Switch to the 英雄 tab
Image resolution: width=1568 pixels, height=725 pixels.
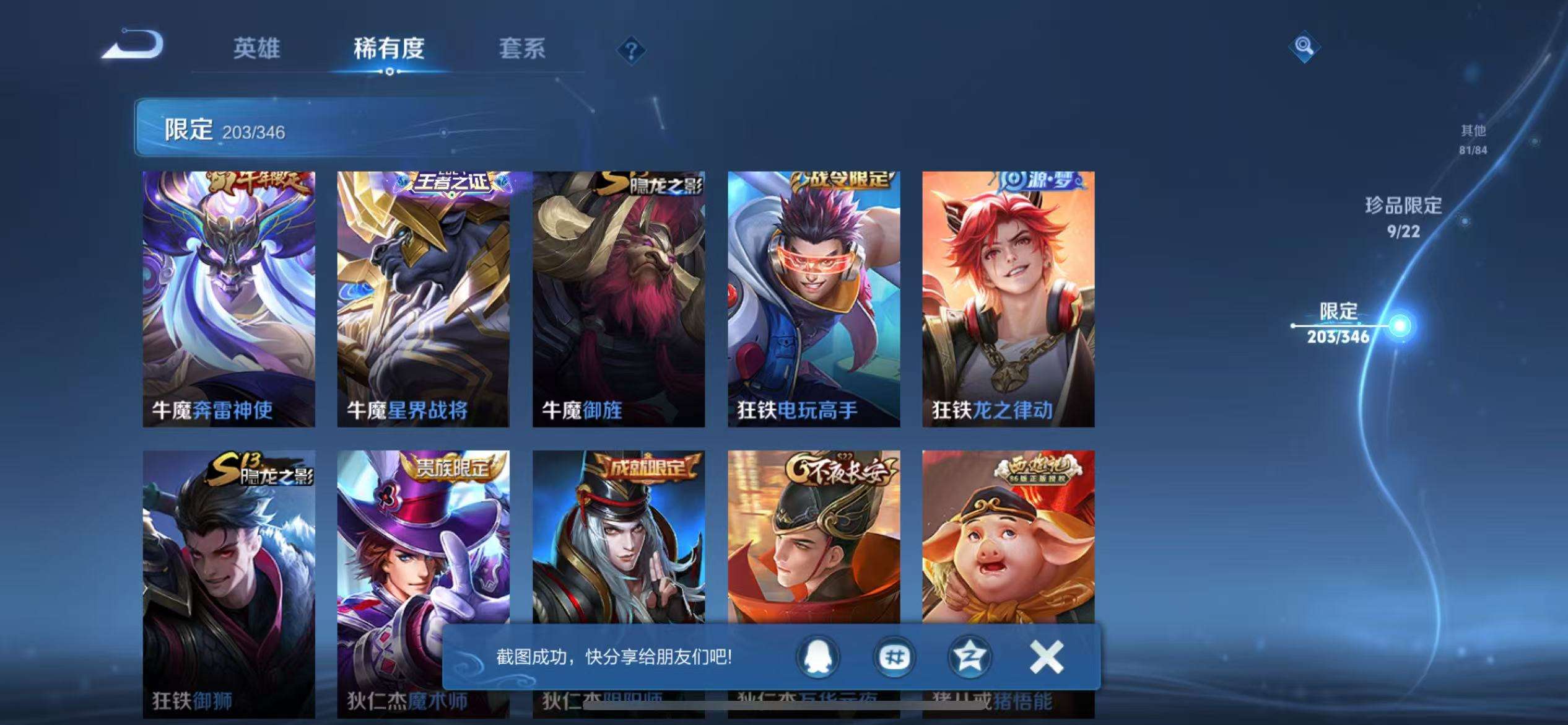point(257,50)
